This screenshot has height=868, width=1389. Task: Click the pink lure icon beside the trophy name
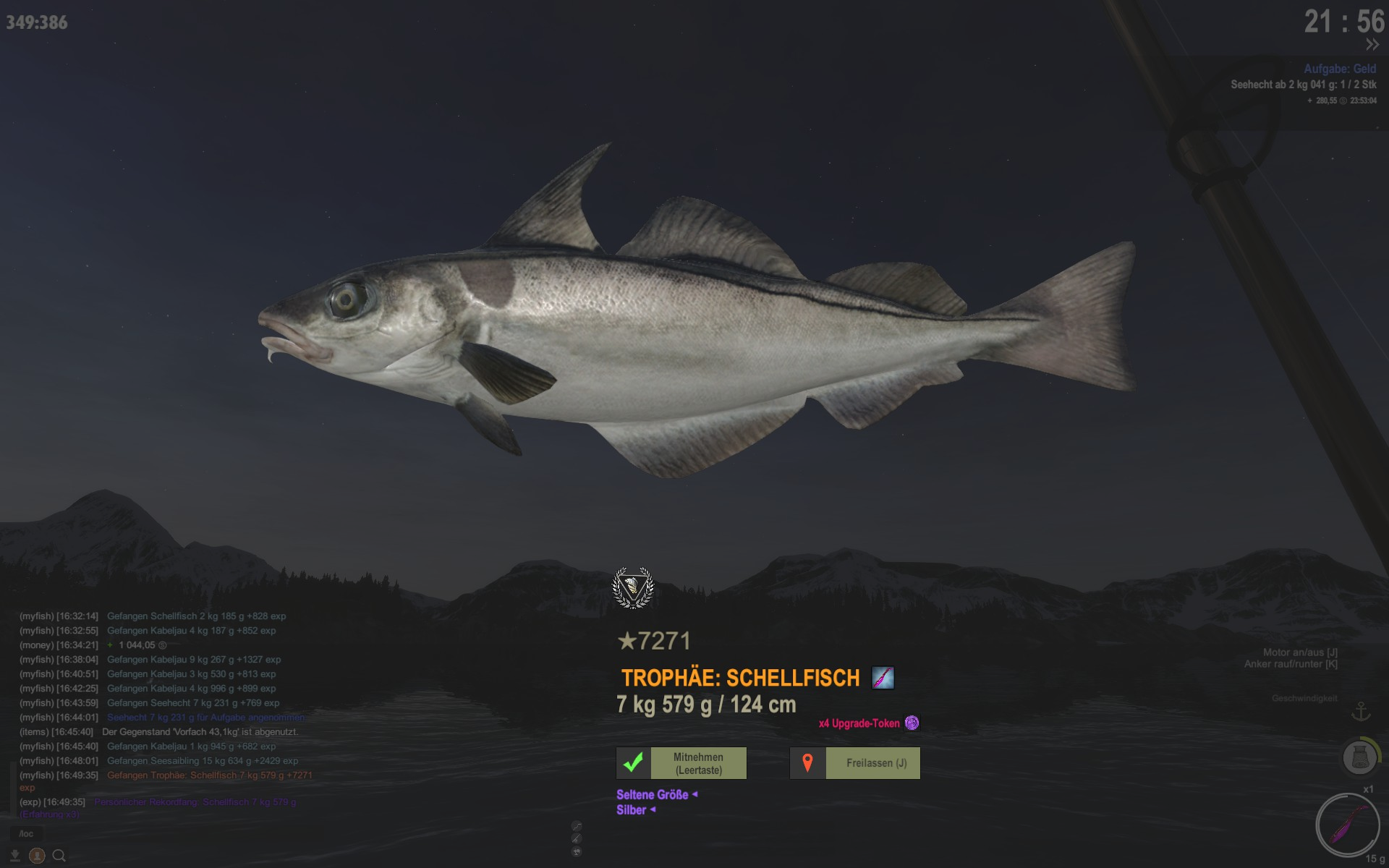click(x=883, y=678)
